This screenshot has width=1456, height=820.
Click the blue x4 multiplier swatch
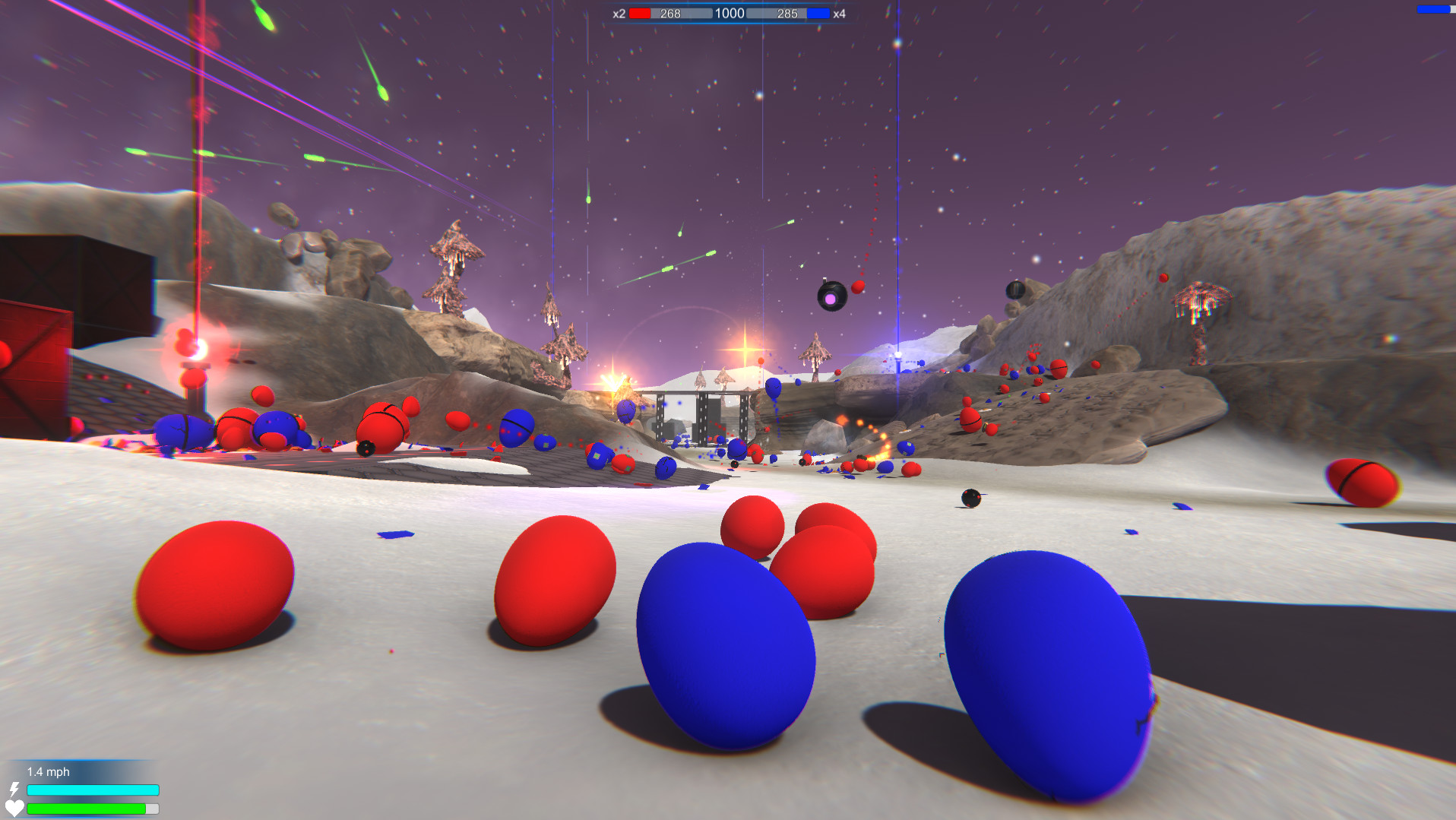[816, 12]
